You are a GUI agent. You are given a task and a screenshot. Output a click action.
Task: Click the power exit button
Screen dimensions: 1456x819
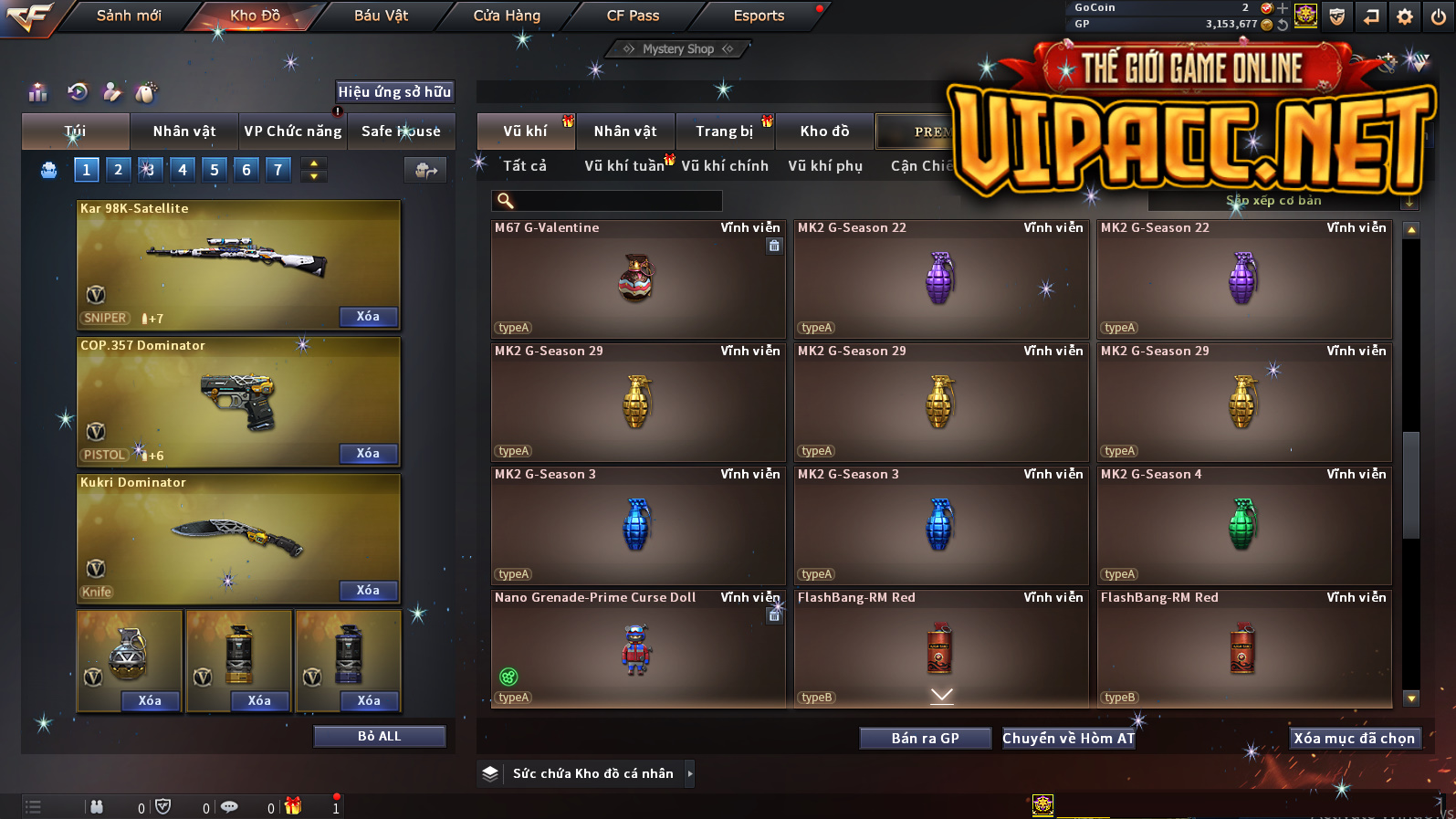tap(1439, 16)
